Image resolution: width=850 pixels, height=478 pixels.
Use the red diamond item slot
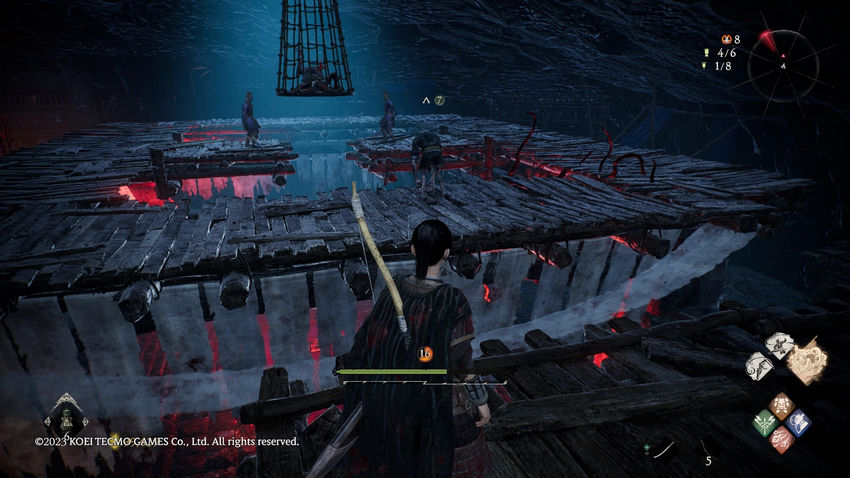(781, 439)
